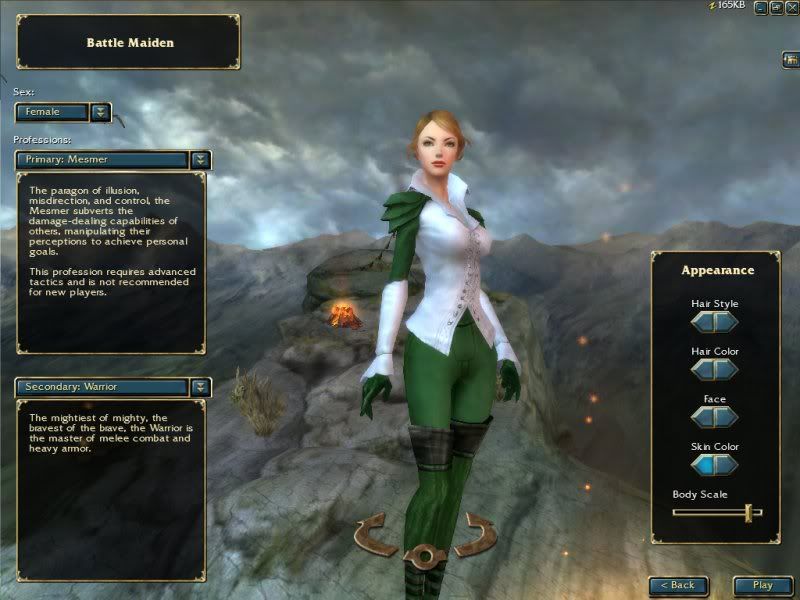
Task: Start the game with the Play button
Action: click(763, 585)
